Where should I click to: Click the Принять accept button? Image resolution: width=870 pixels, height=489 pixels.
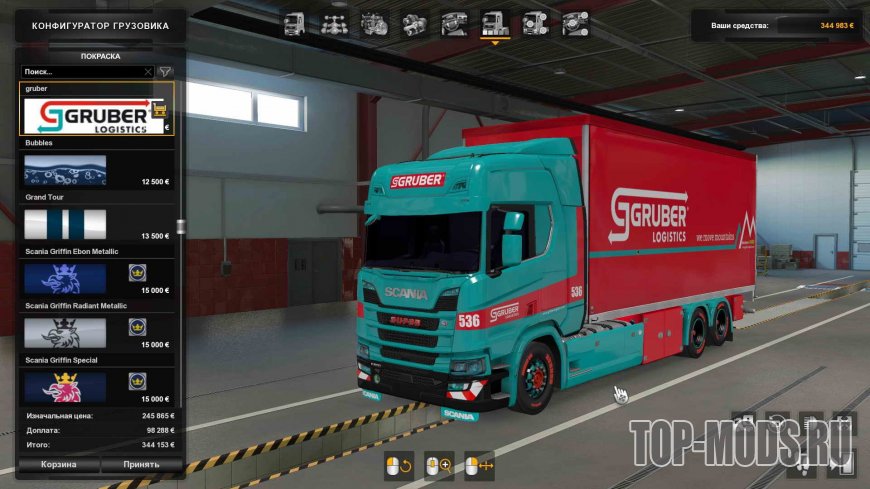coord(141,464)
